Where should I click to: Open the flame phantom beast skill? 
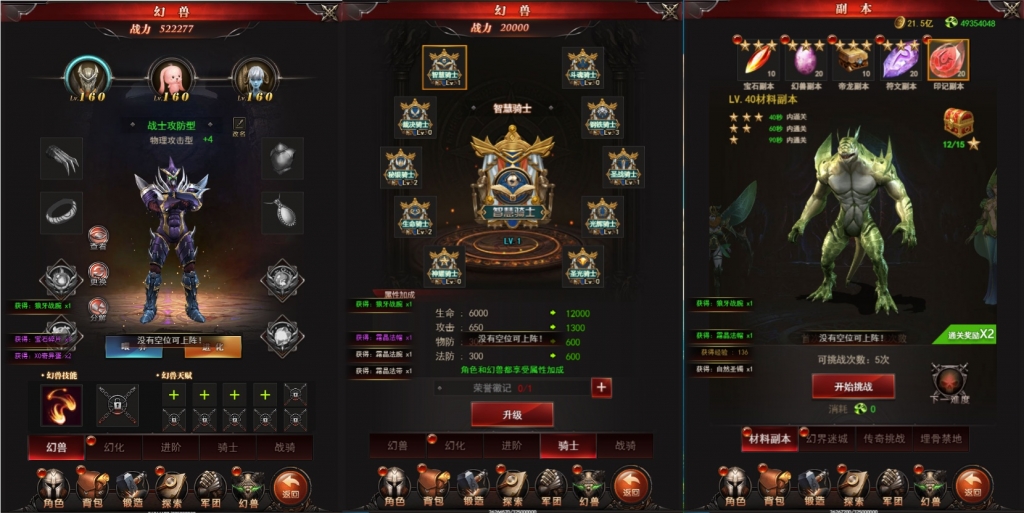pyautogui.click(x=61, y=404)
